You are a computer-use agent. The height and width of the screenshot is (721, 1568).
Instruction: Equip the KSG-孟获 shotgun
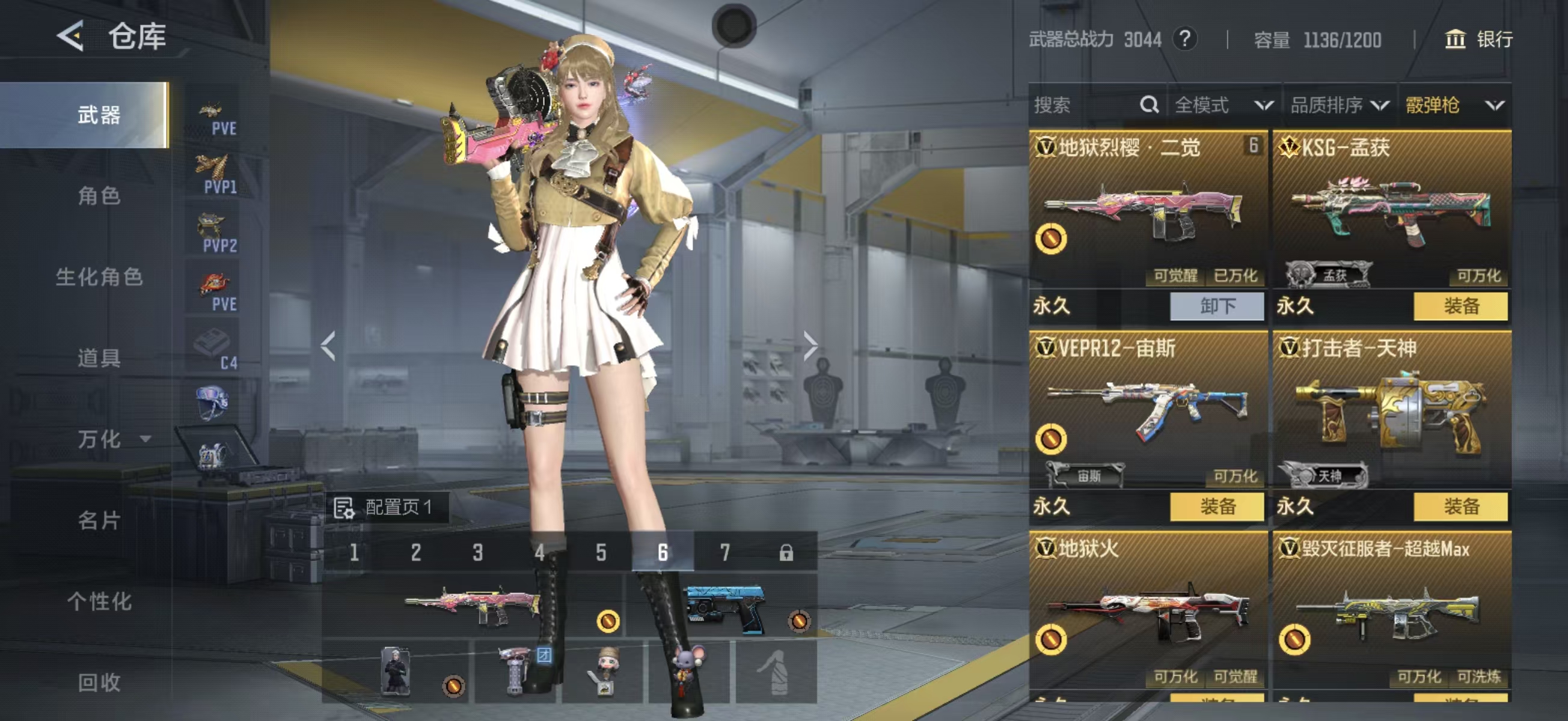[1460, 305]
